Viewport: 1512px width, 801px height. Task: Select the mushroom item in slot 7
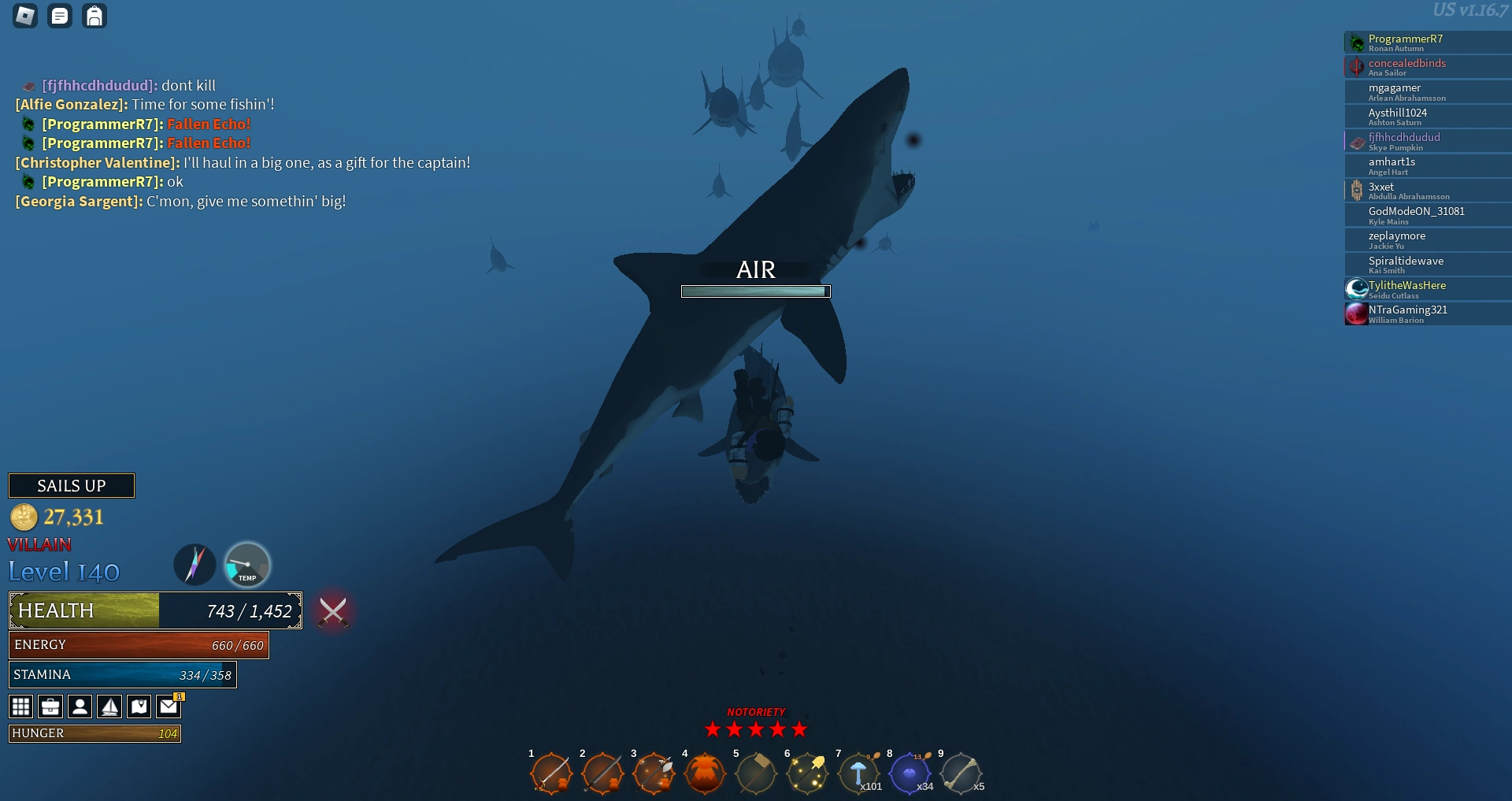pyautogui.click(x=860, y=774)
